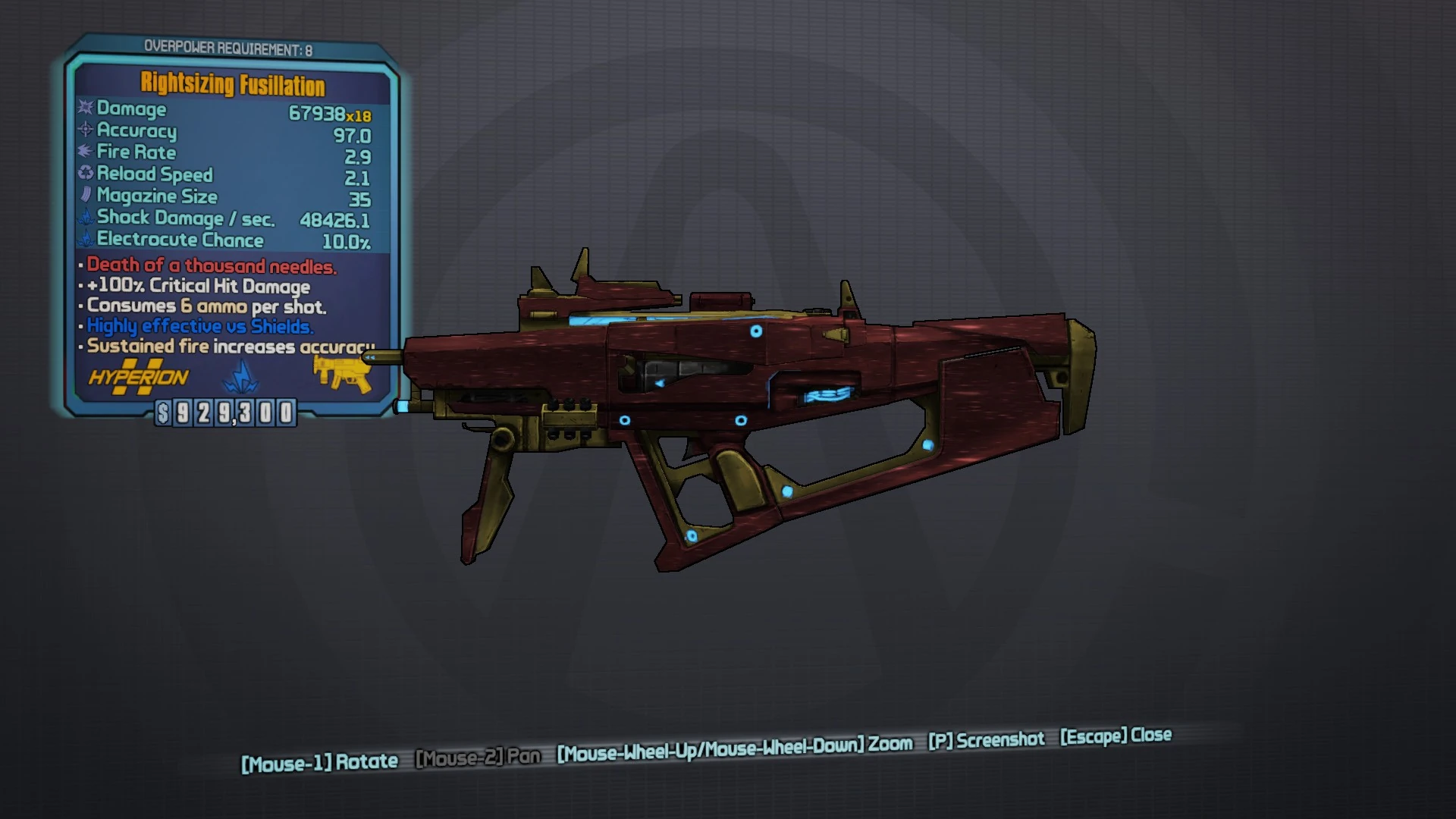Click the large shock element crystal emblem

tap(240, 377)
